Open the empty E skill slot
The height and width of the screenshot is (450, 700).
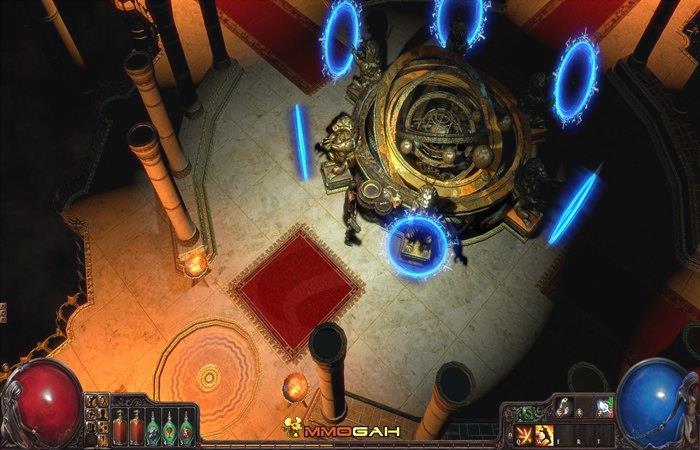567,433
